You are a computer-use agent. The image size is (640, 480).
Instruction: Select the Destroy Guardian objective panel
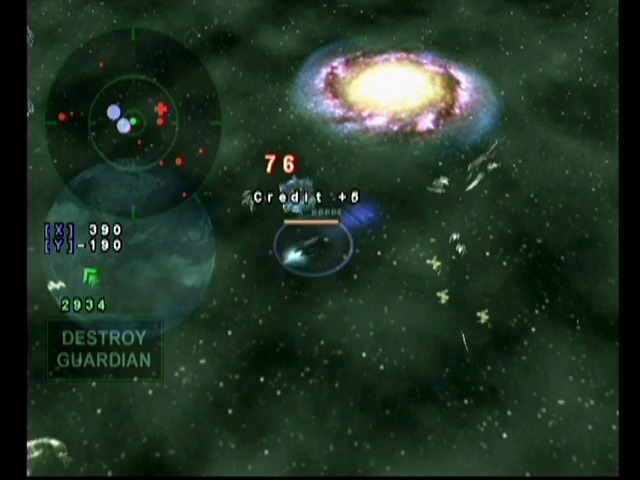(x=104, y=350)
